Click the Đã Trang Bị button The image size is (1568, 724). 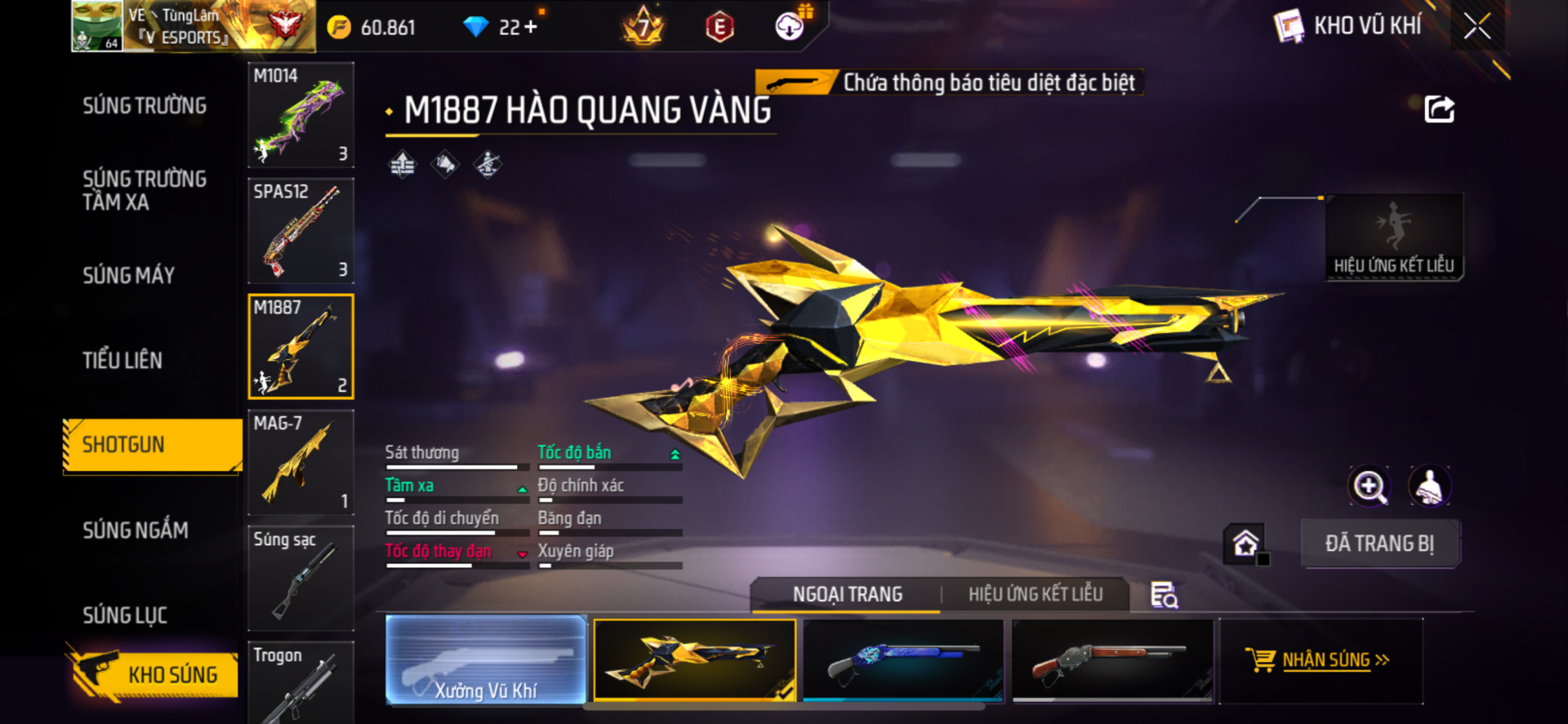tap(1379, 544)
